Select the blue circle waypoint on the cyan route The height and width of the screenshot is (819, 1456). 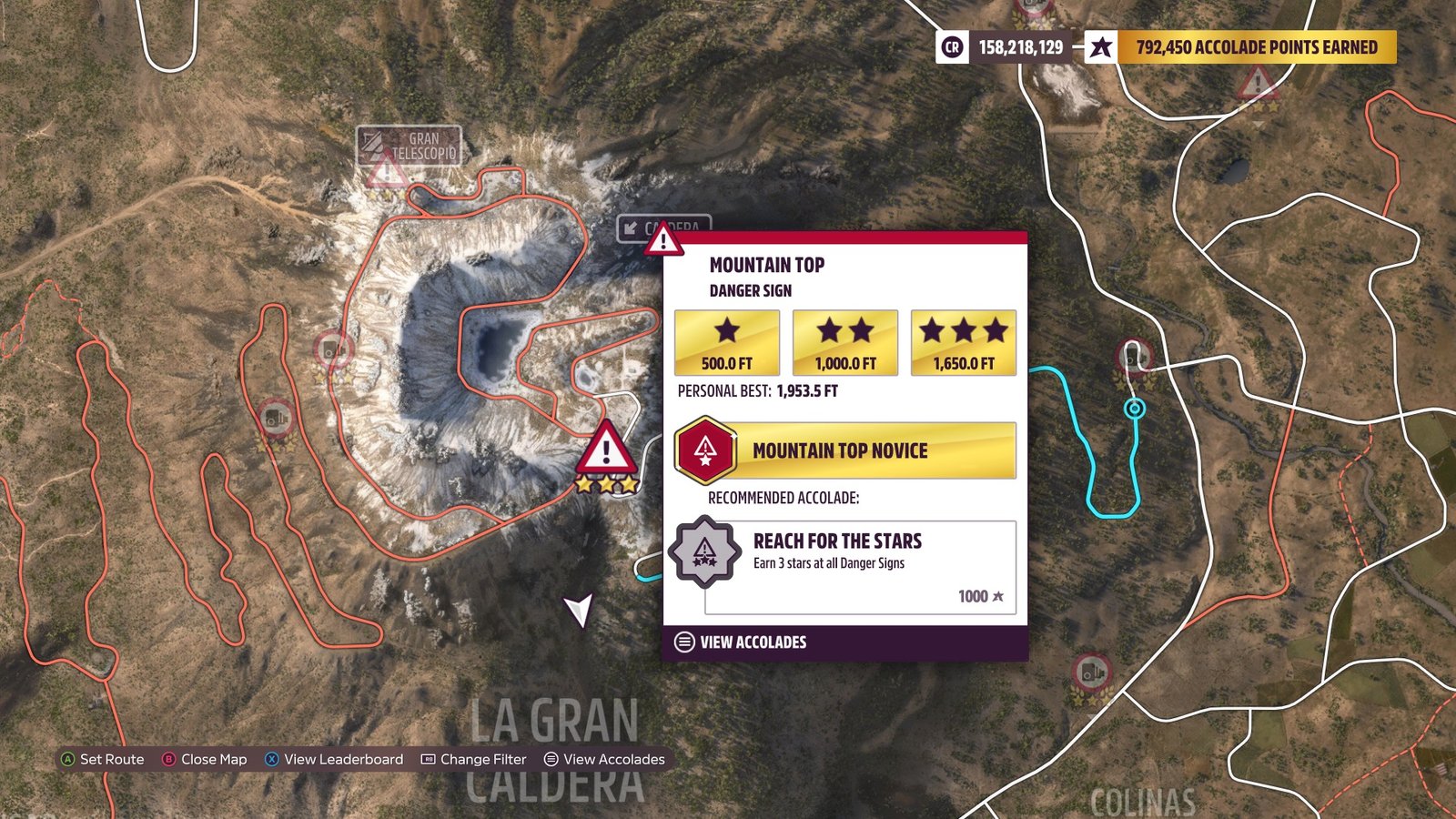(x=1134, y=409)
